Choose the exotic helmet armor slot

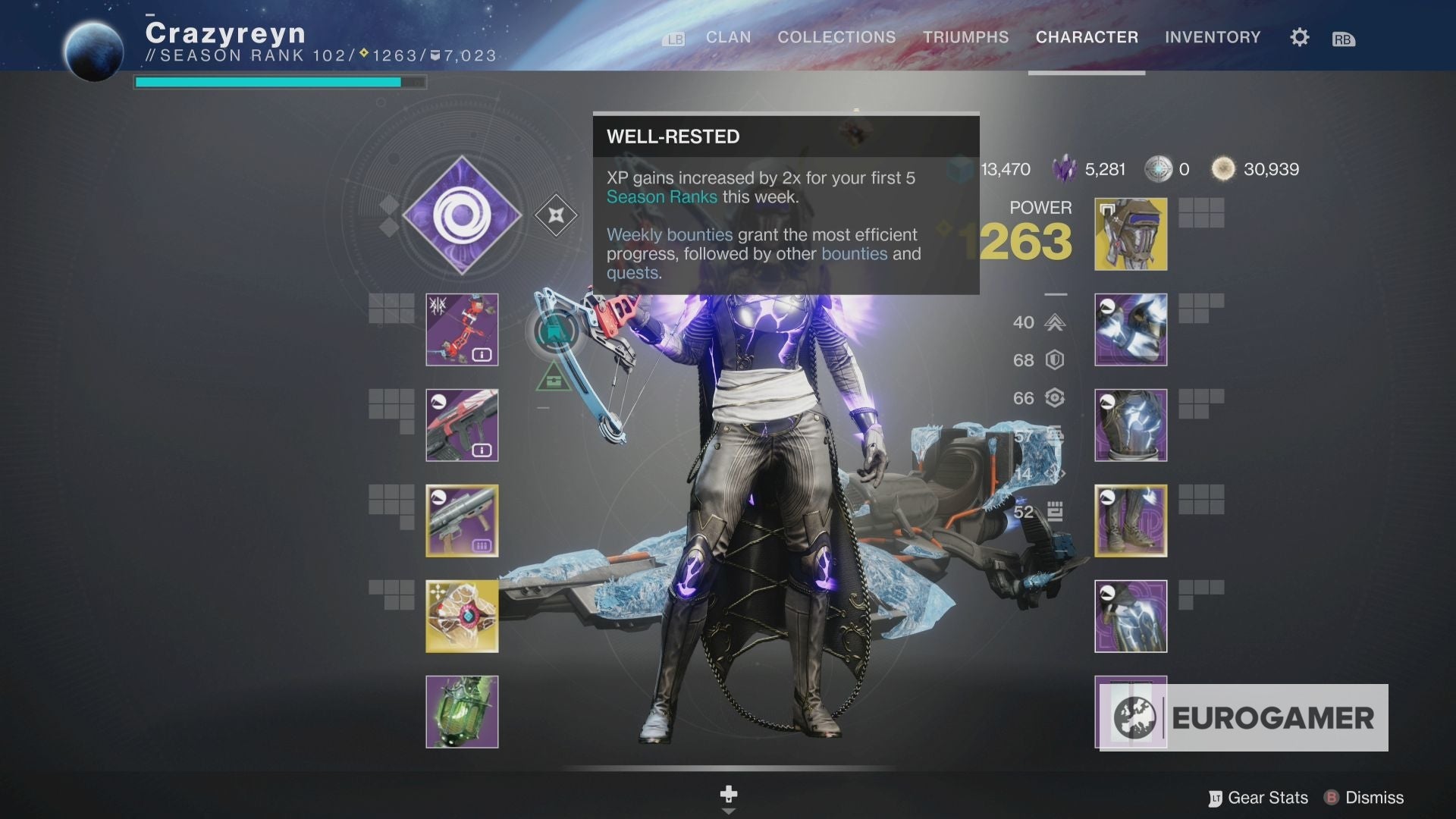(1131, 234)
